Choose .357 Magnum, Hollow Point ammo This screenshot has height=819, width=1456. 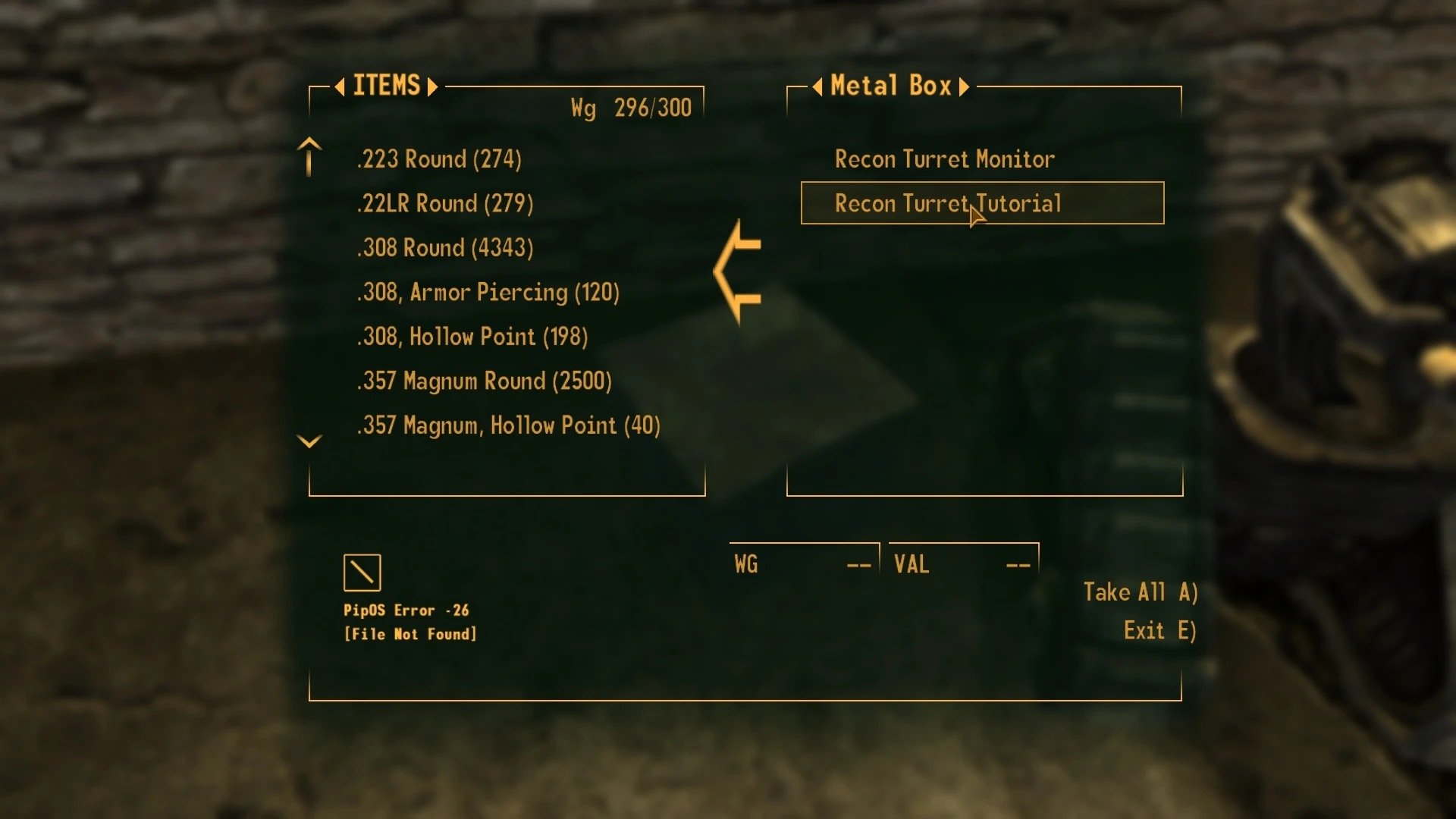click(x=508, y=425)
